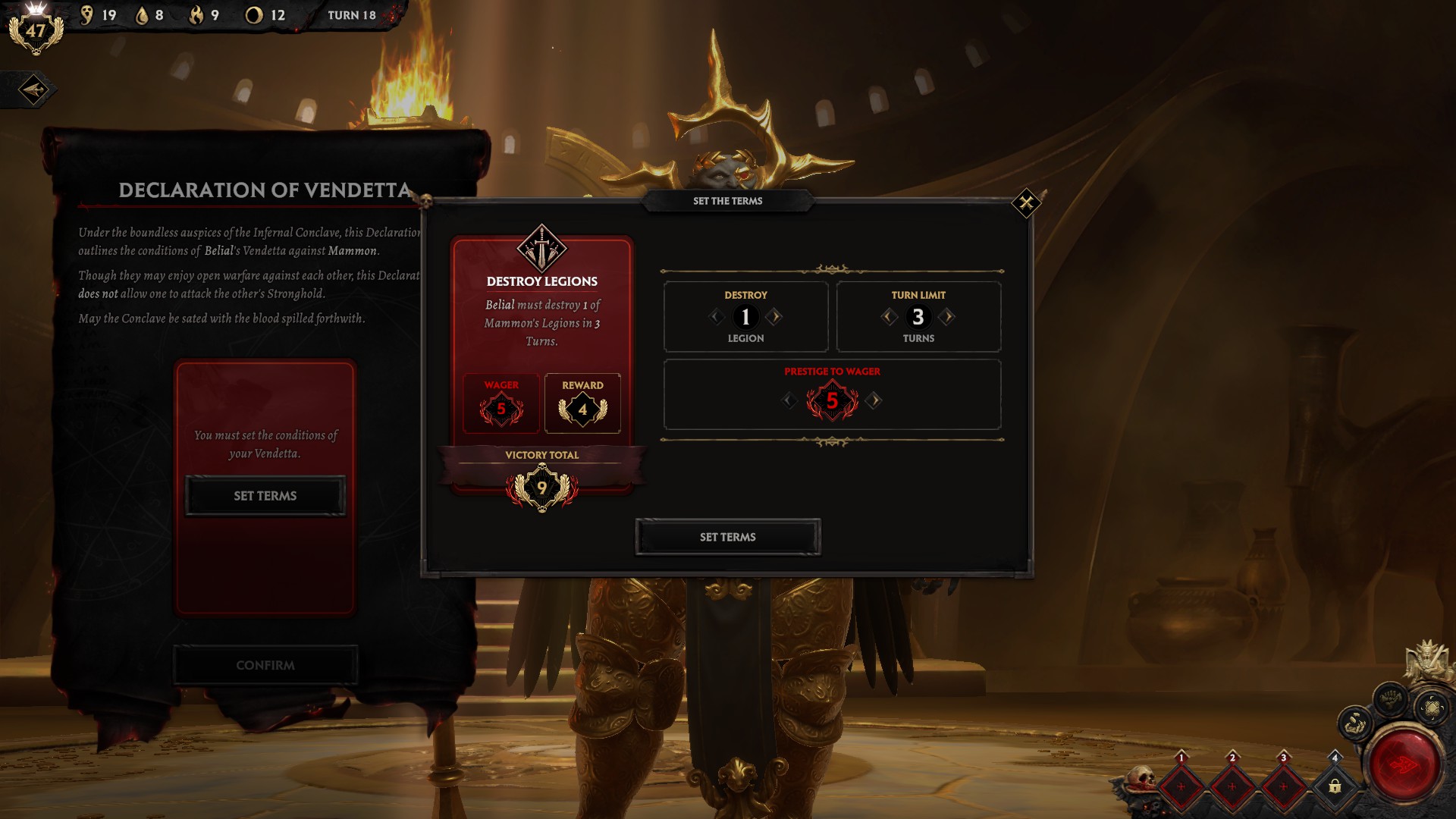Viewport: 1456px width, 819px height.
Task: Decrease the number of legions to destroy
Action: (716, 316)
